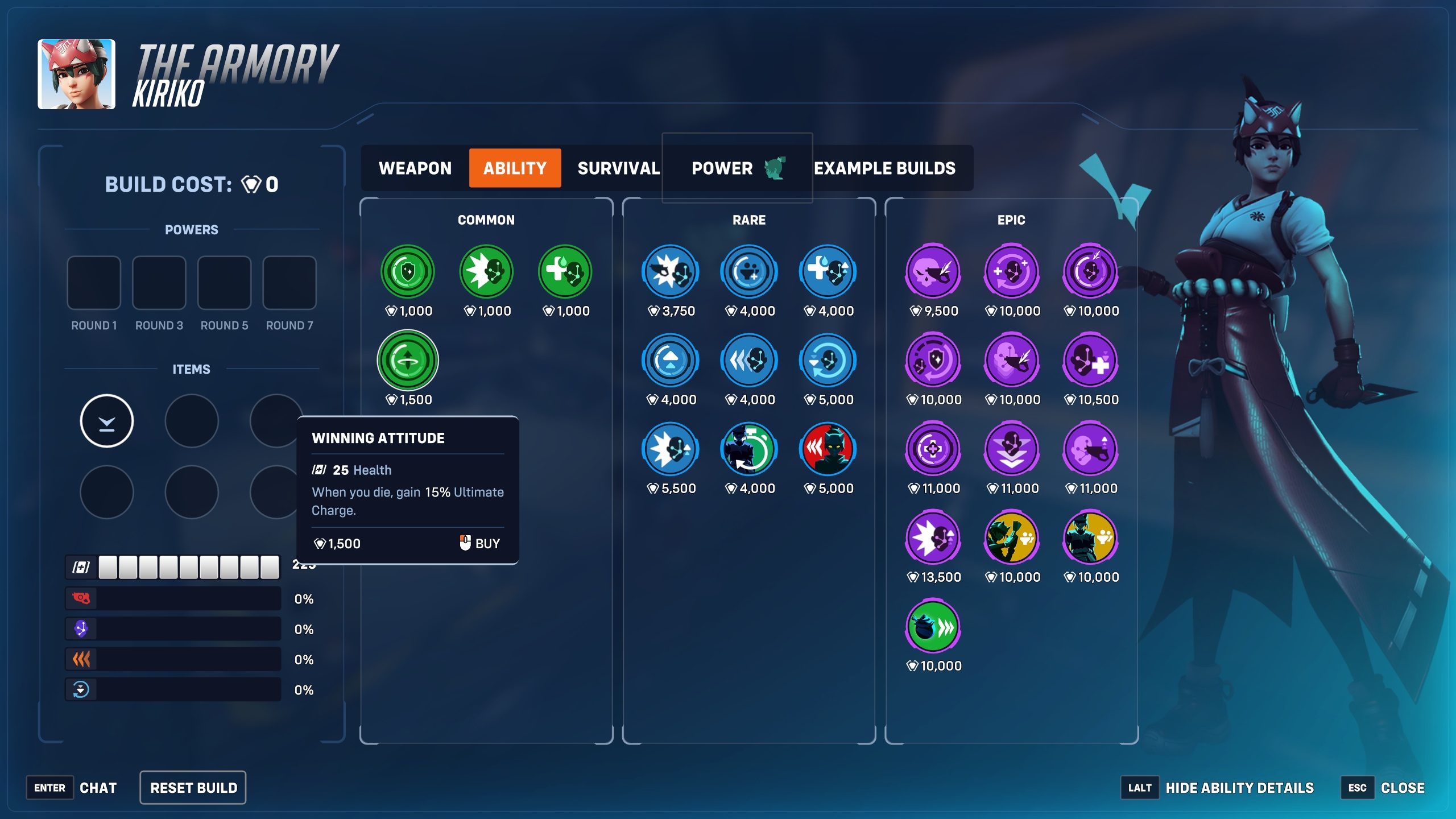This screenshot has height=819, width=1456.
Task: Choose the 10,500 epic ability item
Action: click(x=1090, y=361)
